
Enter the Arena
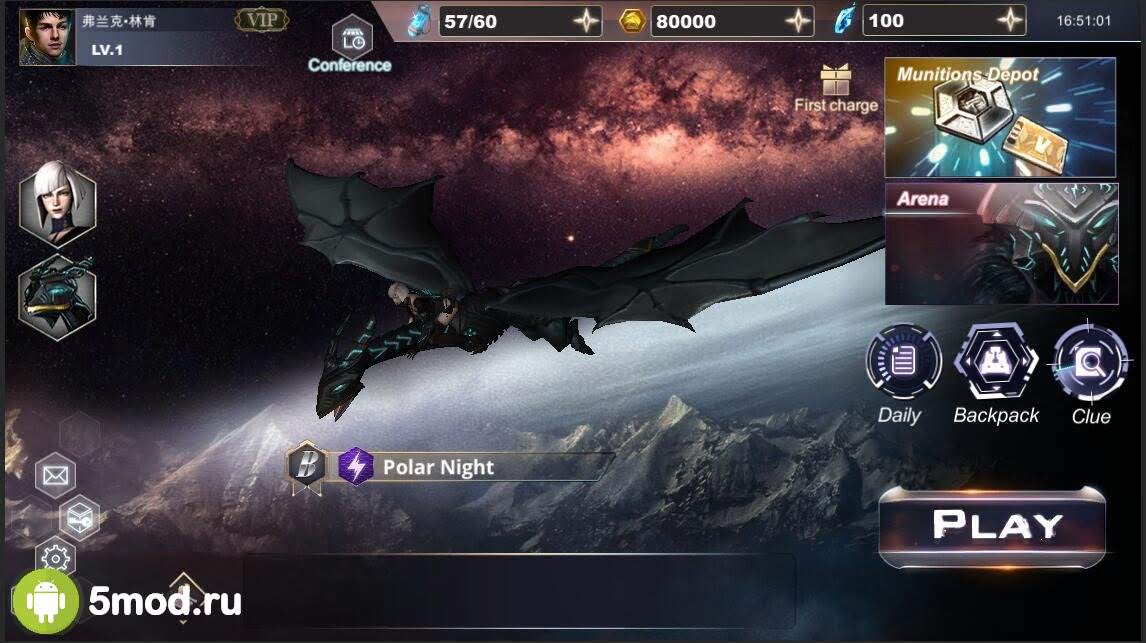coord(999,243)
